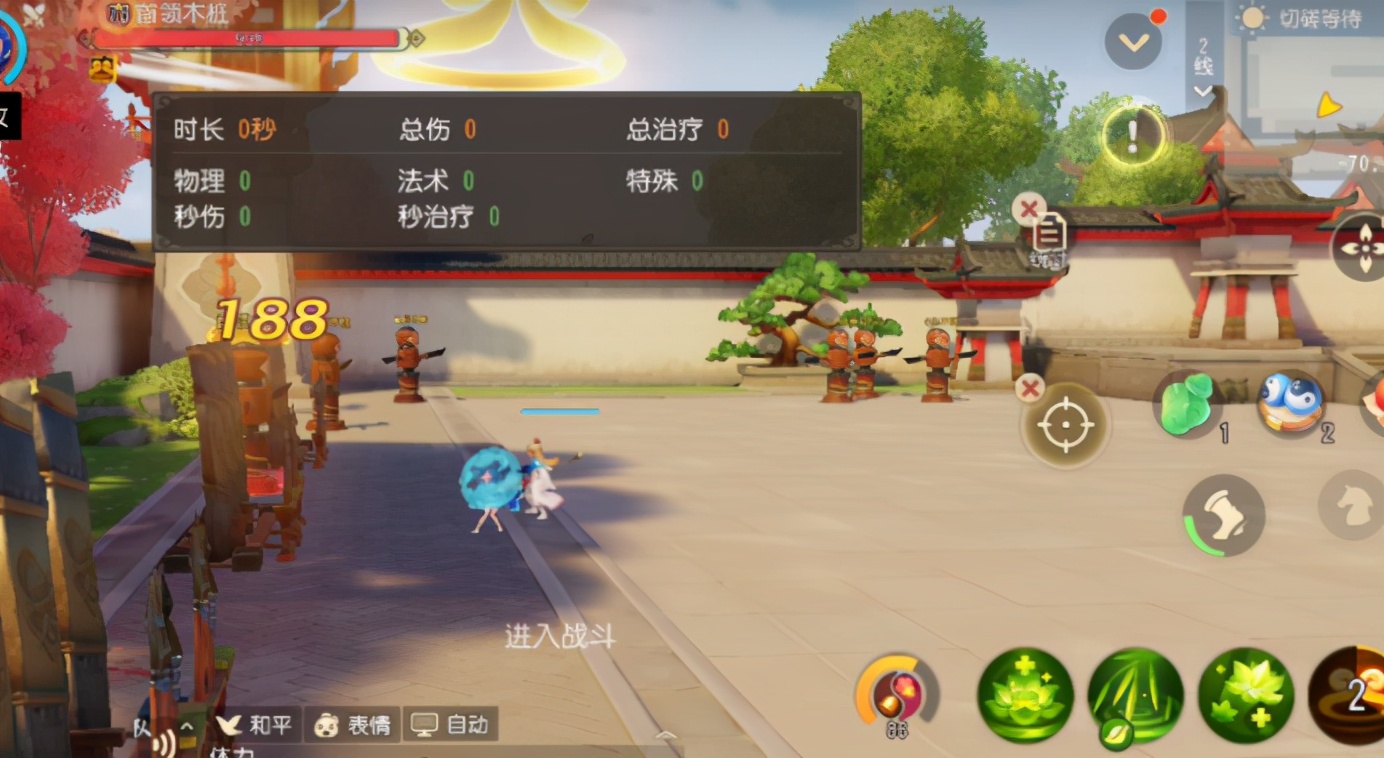Viewport: 1384px width, 758px height.
Task: Use the lotus flower with leaf skill
Action: 1246,696
